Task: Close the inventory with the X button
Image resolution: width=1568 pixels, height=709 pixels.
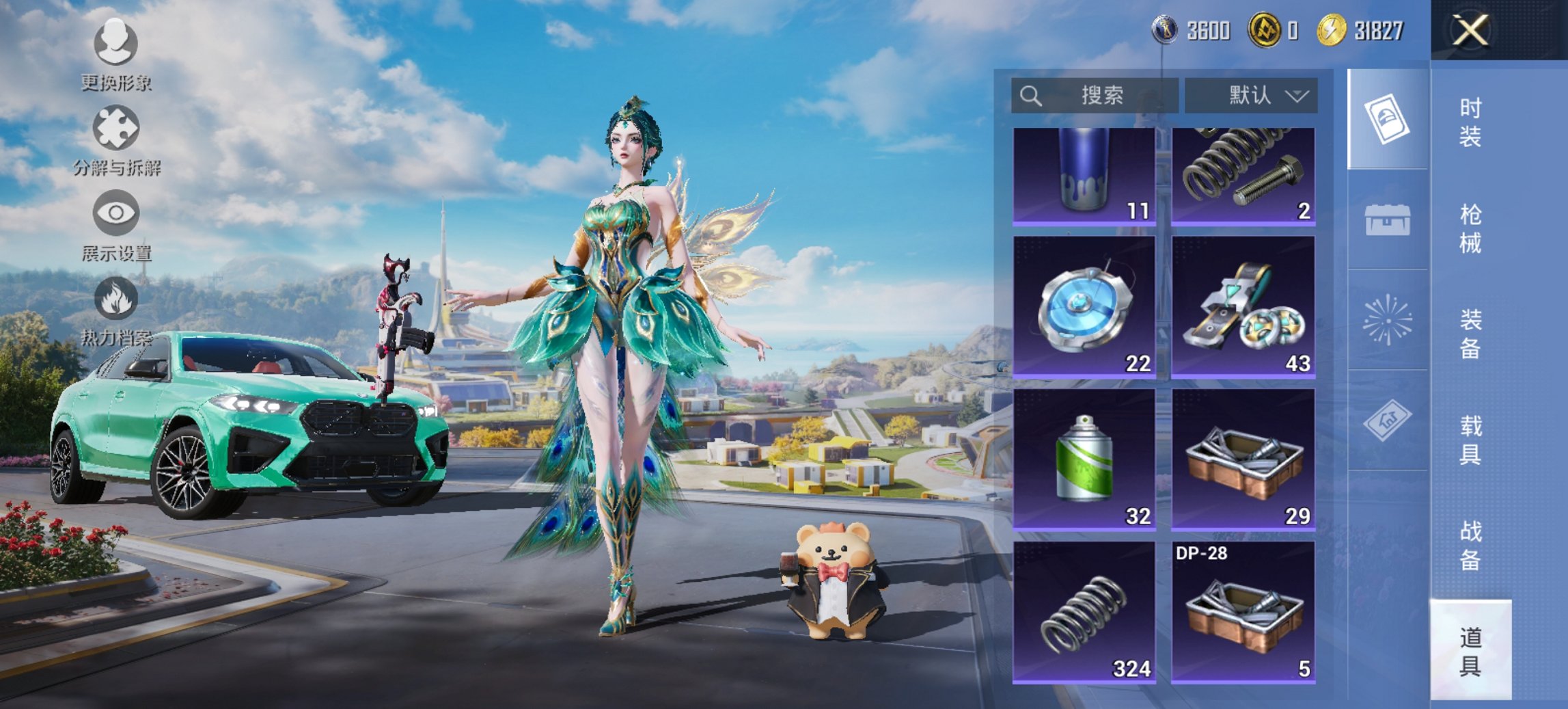Action: coord(1470,31)
